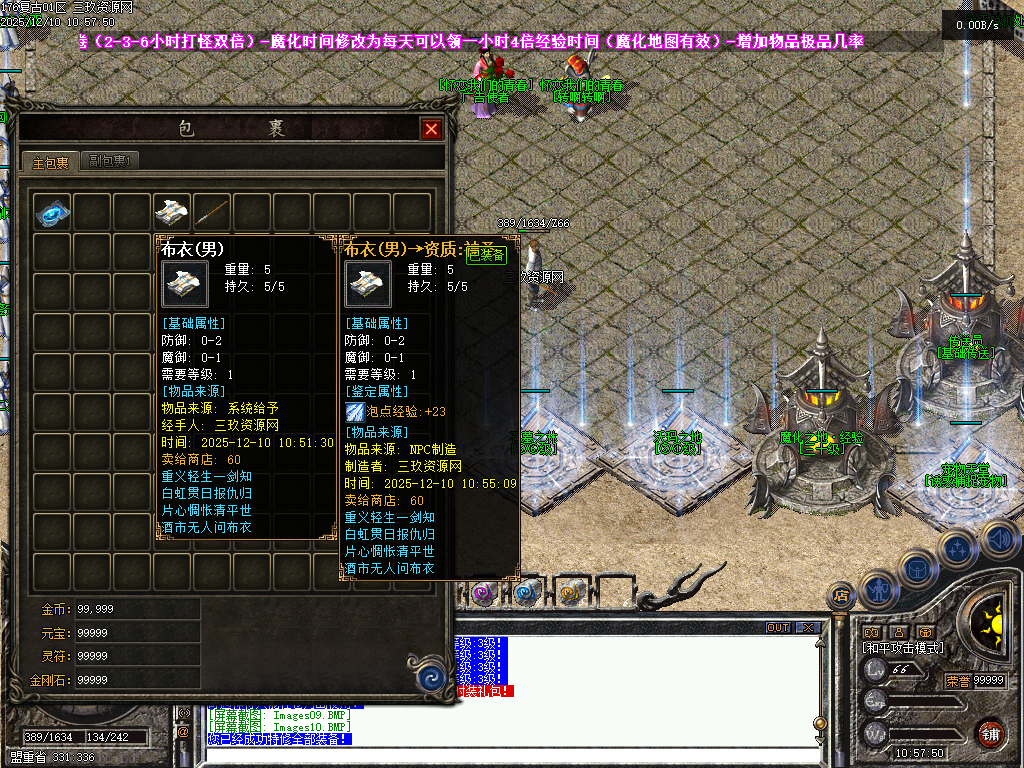The image size is (1024, 768).
Task: Click the 已装备 equipped tag on tooltip
Action: pos(487,255)
